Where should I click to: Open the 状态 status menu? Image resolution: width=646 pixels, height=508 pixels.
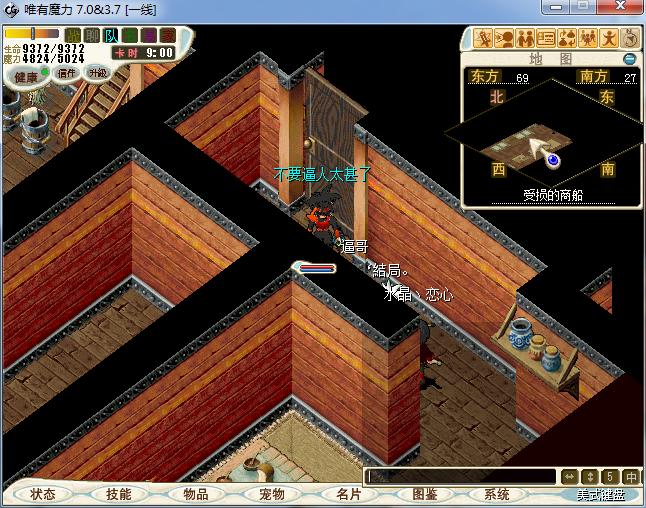(42, 494)
